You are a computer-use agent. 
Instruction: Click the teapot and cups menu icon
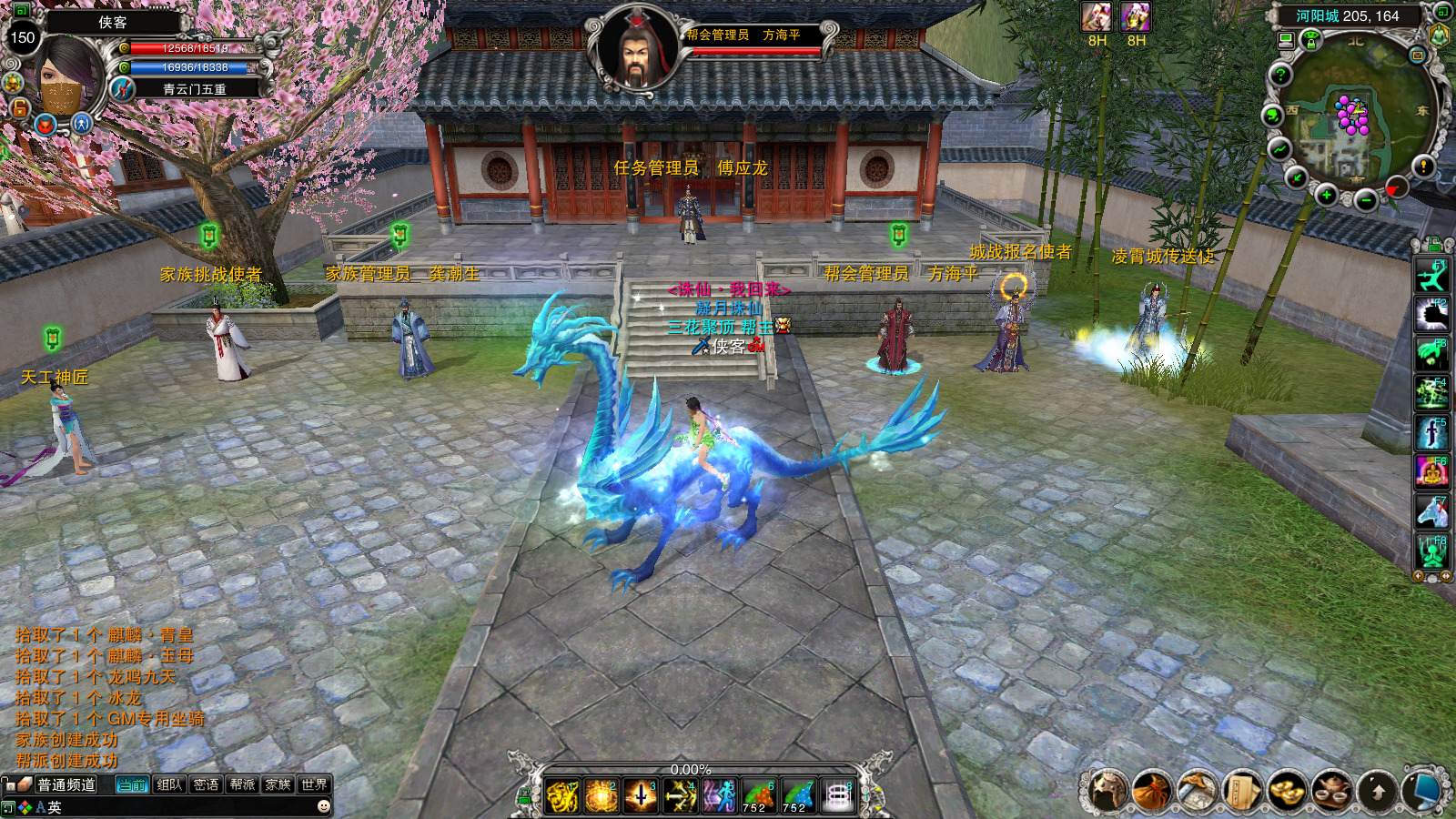pyautogui.click(x=1332, y=790)
